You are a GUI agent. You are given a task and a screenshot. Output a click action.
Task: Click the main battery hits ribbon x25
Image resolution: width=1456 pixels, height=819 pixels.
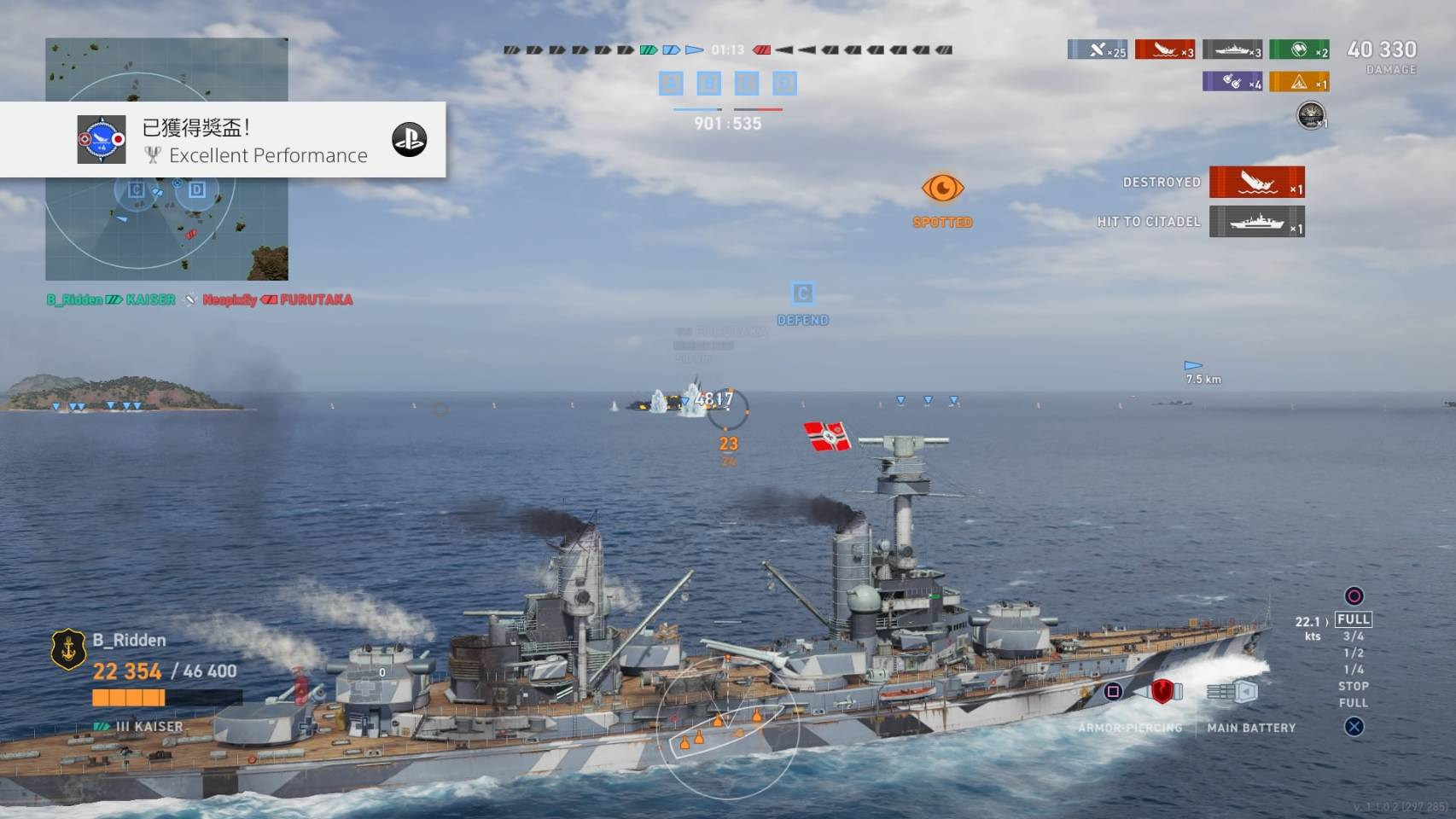point(1098,49)
